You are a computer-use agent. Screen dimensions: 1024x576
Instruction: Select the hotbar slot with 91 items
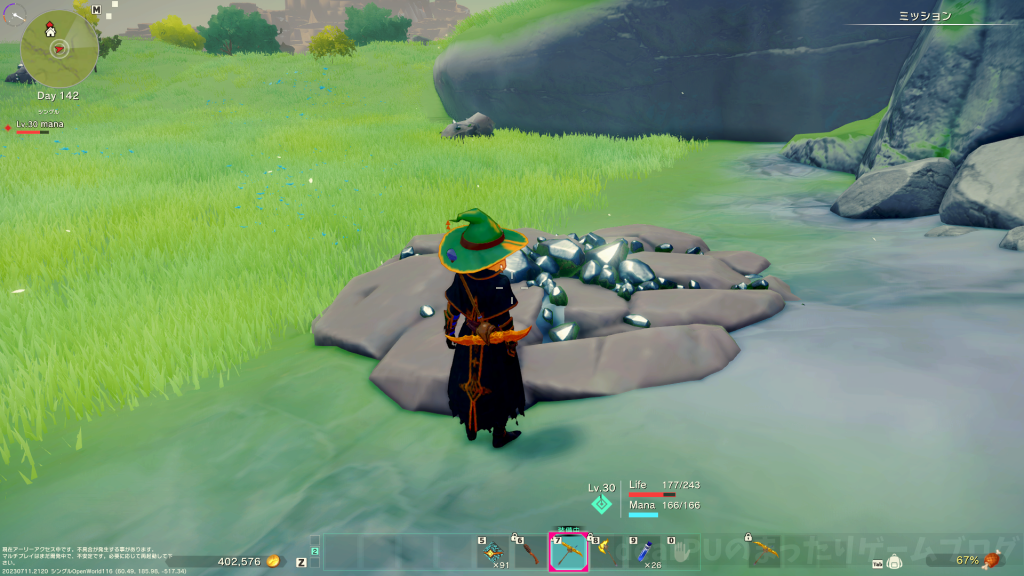492,552
